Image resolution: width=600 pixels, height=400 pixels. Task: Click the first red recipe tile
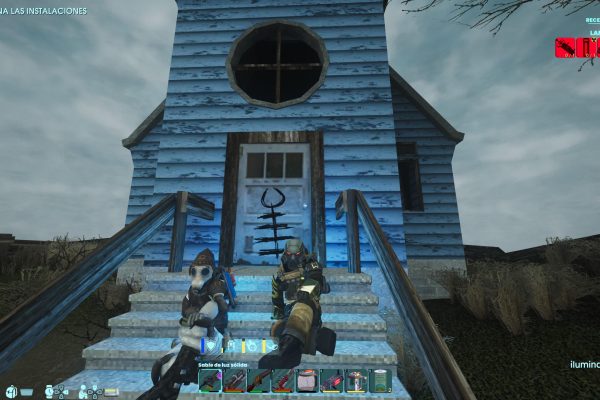coord(565,47)
